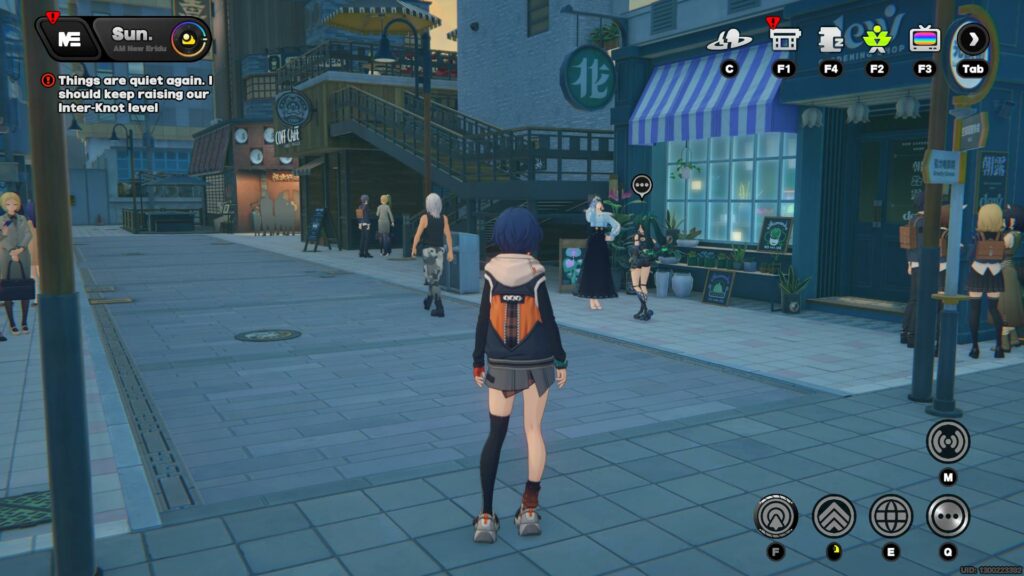Open the sleeping battery icon
Image resolution: width=1024 pixels, height=576 pixels.
click(x=830, y=40)
